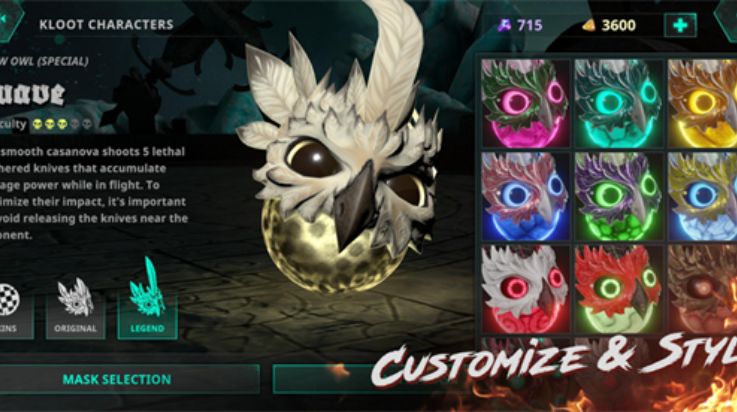Viewport: 737px width, 412px height.
Task: Switch to the Original skin category
Action: (76, 303)
